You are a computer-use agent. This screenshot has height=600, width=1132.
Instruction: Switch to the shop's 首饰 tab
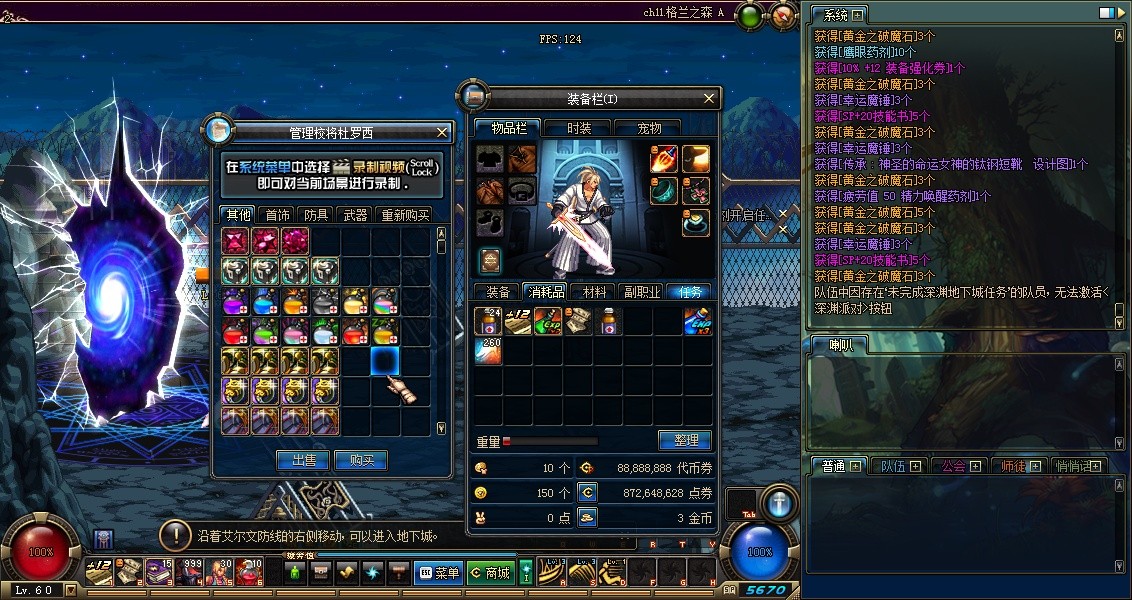point(277,215)
